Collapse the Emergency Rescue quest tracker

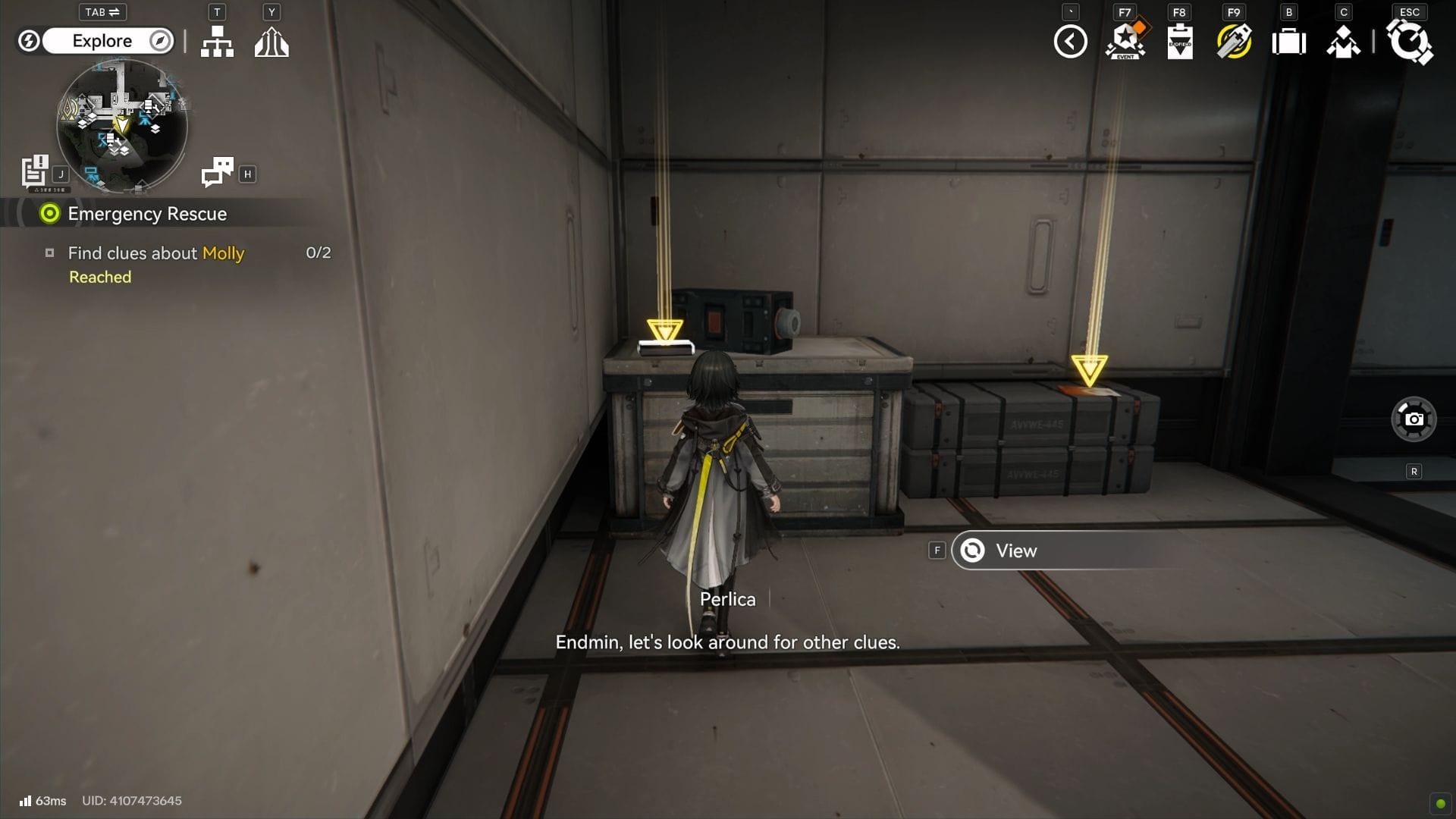pyautogui.click(x=49, y=214)
